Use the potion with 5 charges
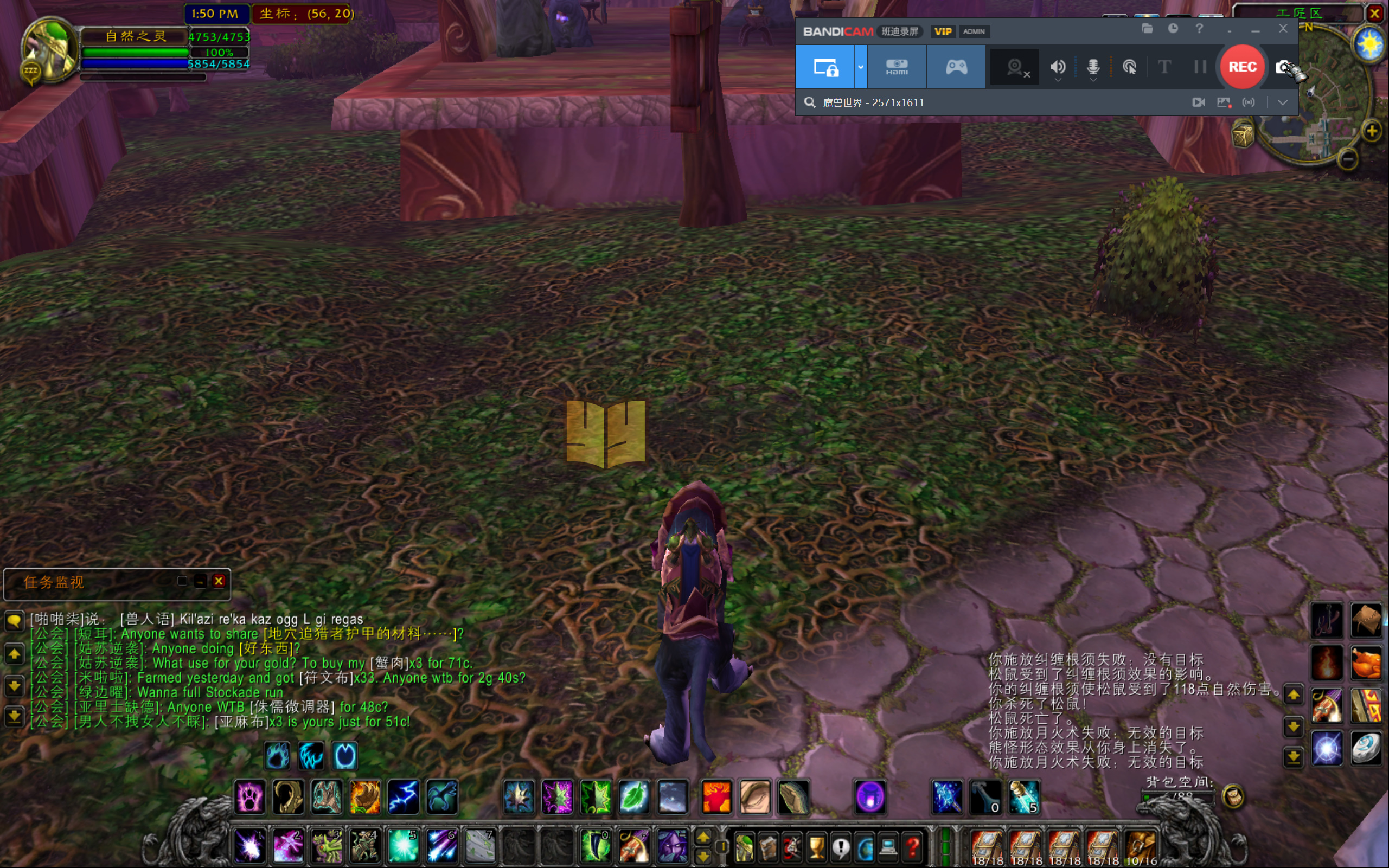Screen dimensions: 1389x868 (x=1024, y=797)
